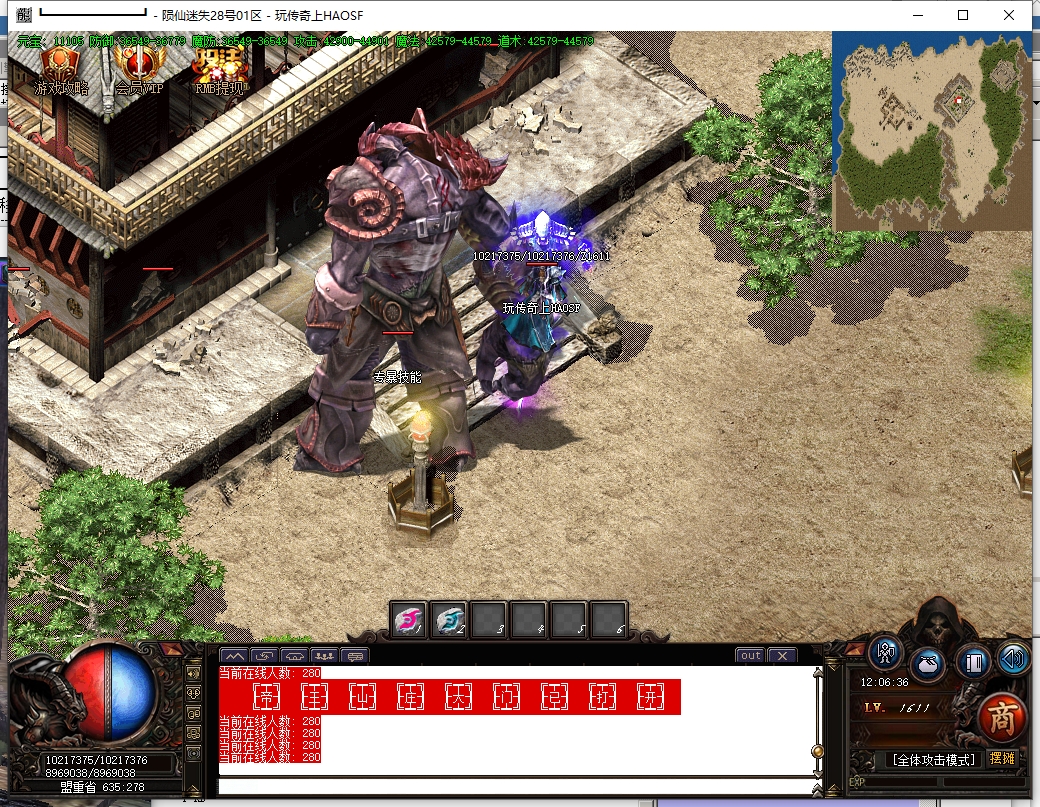The height and width of the screenshot is (807, 1040).
Task: Toggle the sound speaker icon
Action: pos(1012,657)
